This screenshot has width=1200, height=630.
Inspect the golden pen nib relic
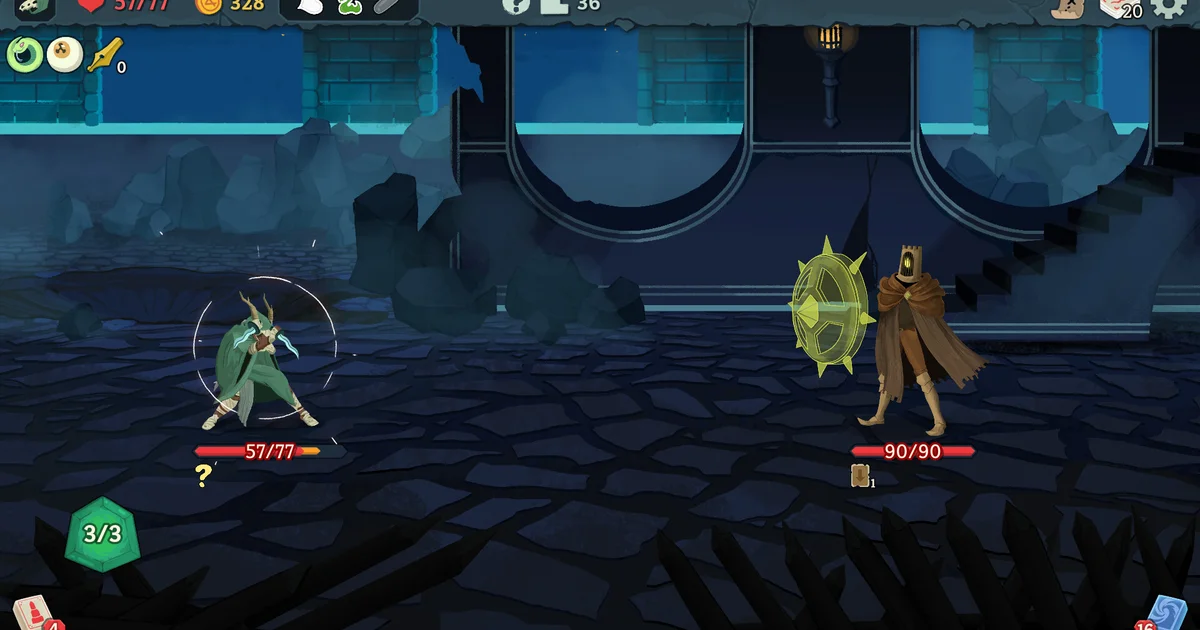[x=103, y=54]
